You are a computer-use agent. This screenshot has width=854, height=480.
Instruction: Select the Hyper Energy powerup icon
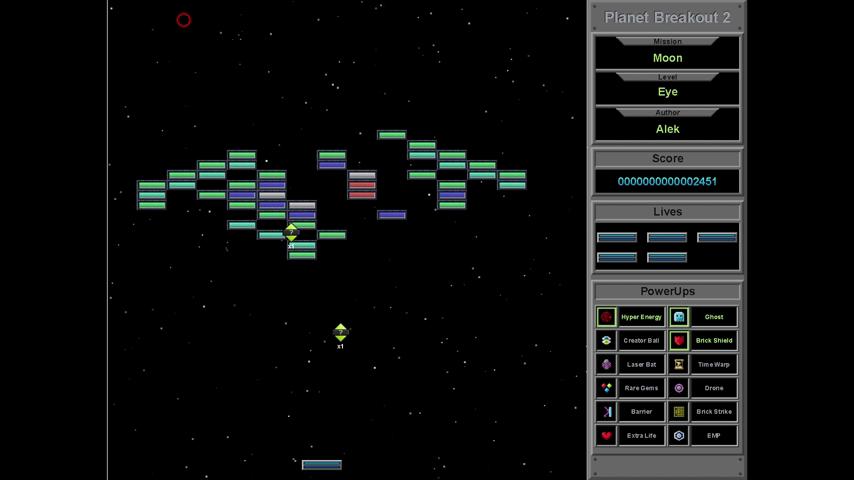pos(606,317)
